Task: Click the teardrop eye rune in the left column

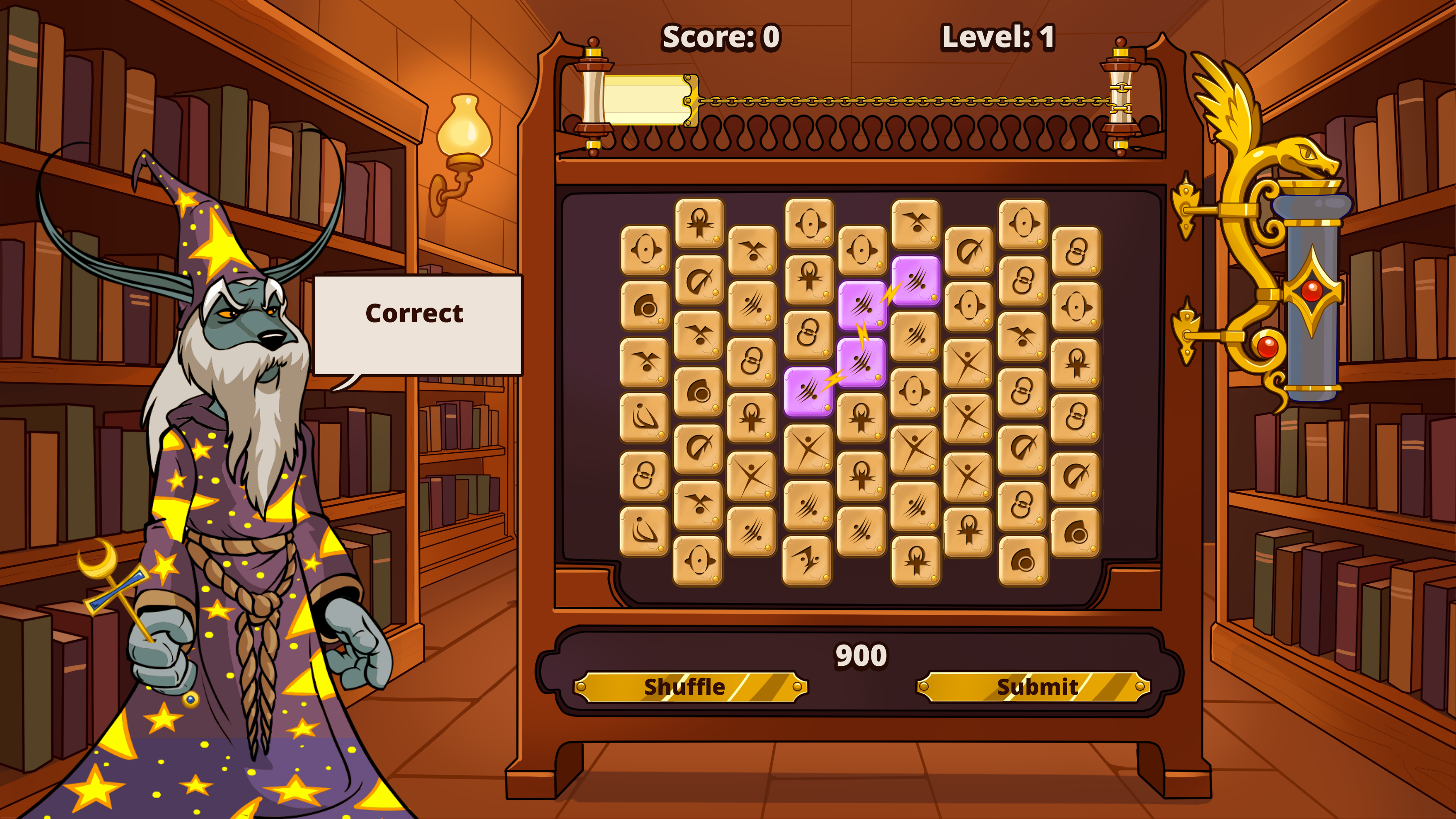Action: pyautogui.click(x=646, y=305)
